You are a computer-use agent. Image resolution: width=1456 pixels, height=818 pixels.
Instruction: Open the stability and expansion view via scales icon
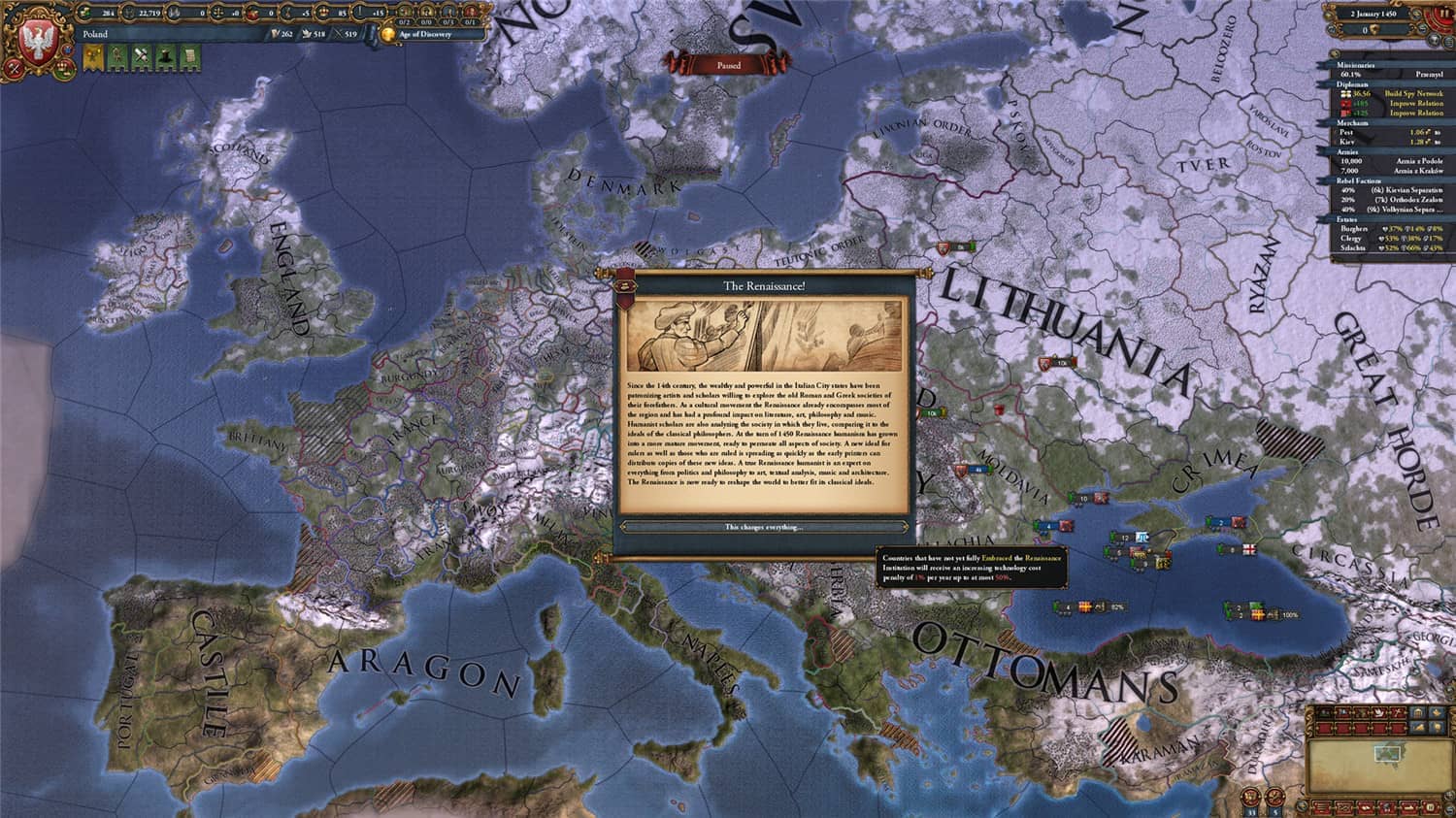click(219, 13)
